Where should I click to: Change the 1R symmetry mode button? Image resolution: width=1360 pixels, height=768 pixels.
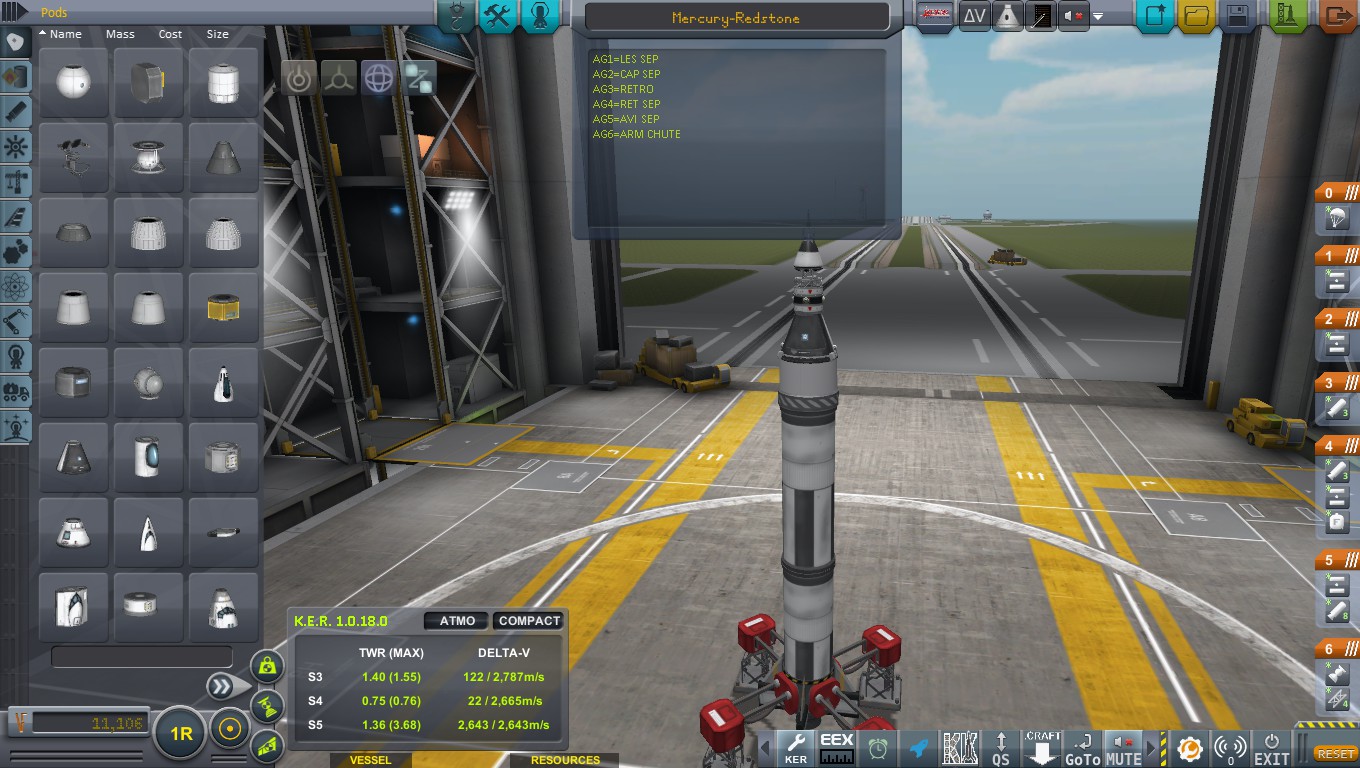tap(181, 734)
